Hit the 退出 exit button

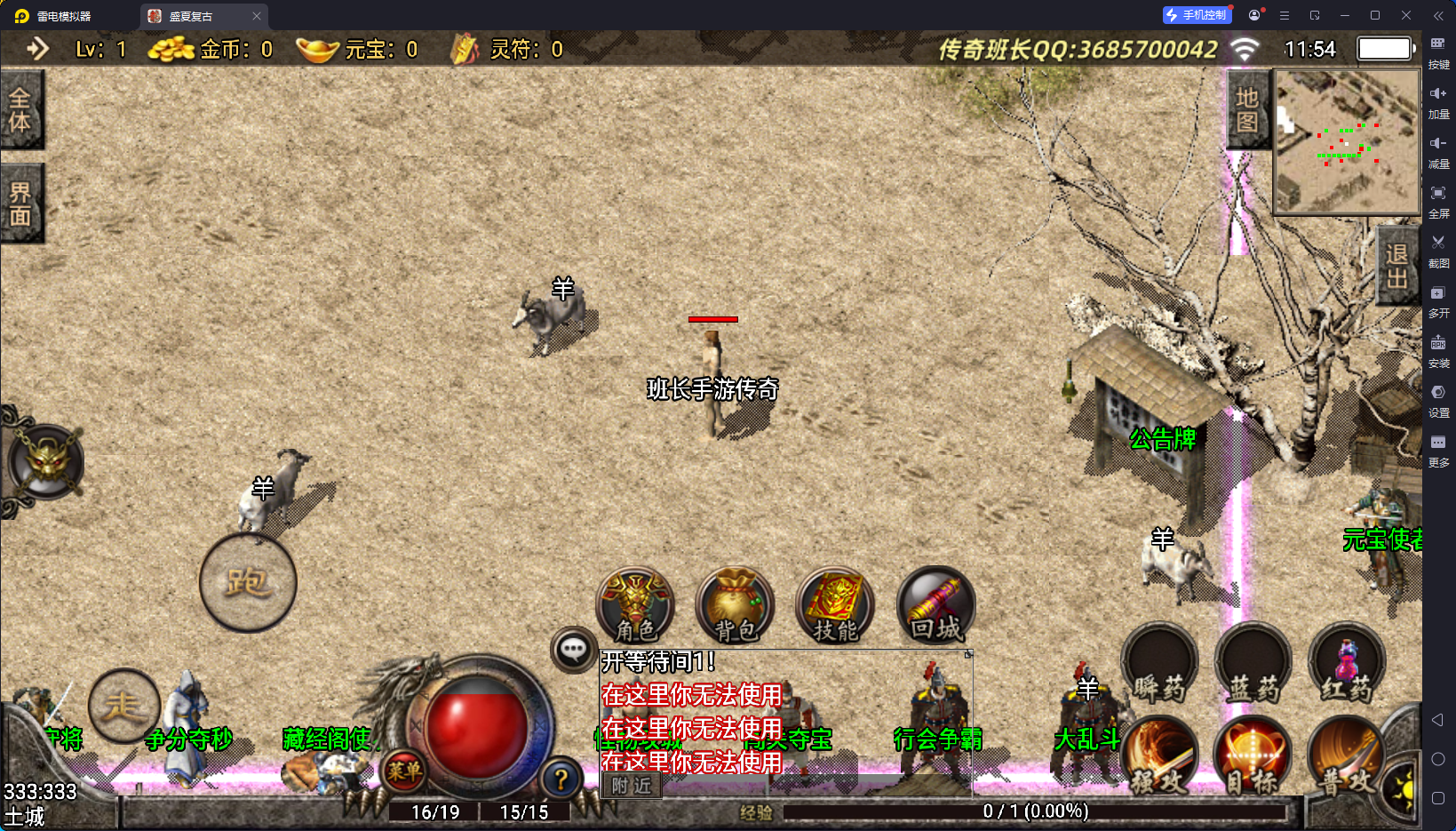[x=1396, y=266]
